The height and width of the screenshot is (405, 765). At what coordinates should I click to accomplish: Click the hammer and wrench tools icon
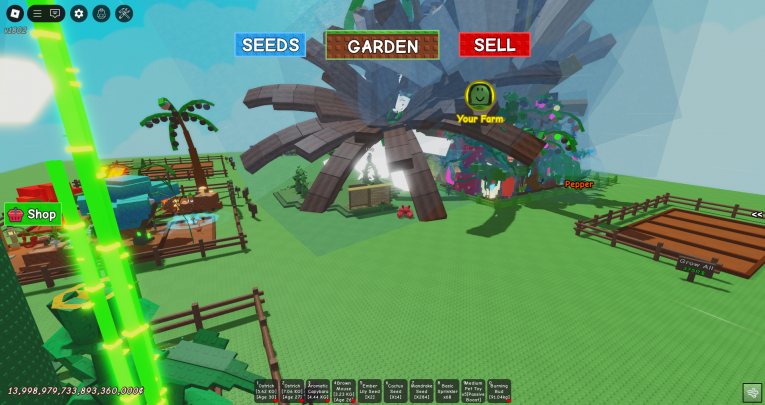[124, 13]
